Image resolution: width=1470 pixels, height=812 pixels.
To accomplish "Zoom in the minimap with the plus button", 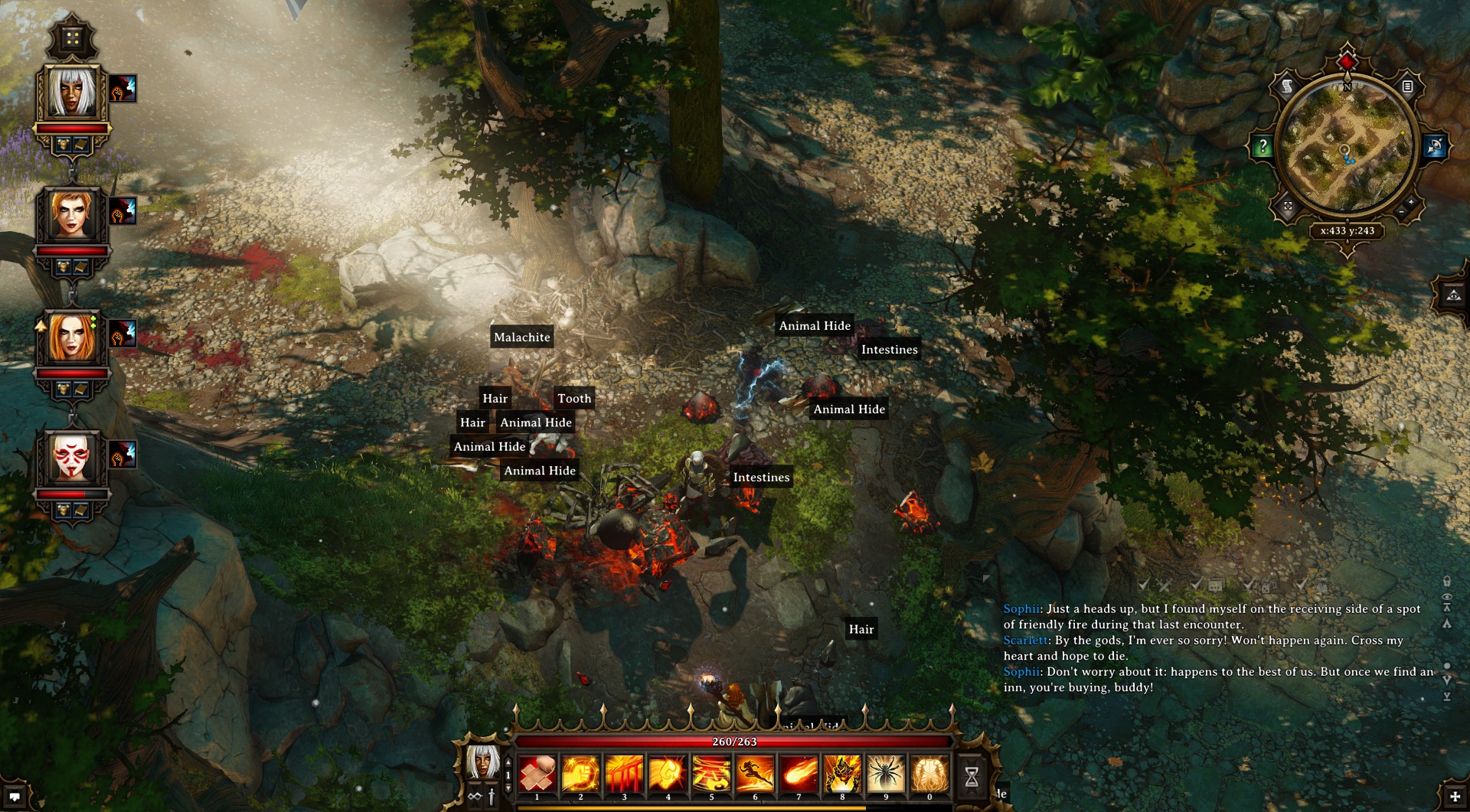I will point(1411,202).
